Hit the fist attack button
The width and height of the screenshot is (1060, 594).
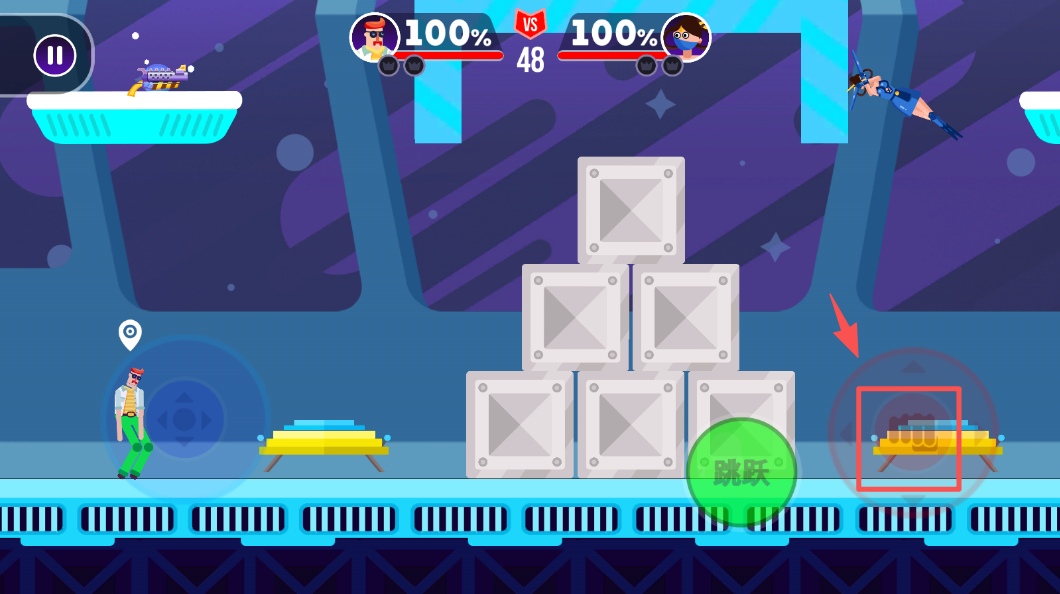pyautogui.click(x=911, y=432)
